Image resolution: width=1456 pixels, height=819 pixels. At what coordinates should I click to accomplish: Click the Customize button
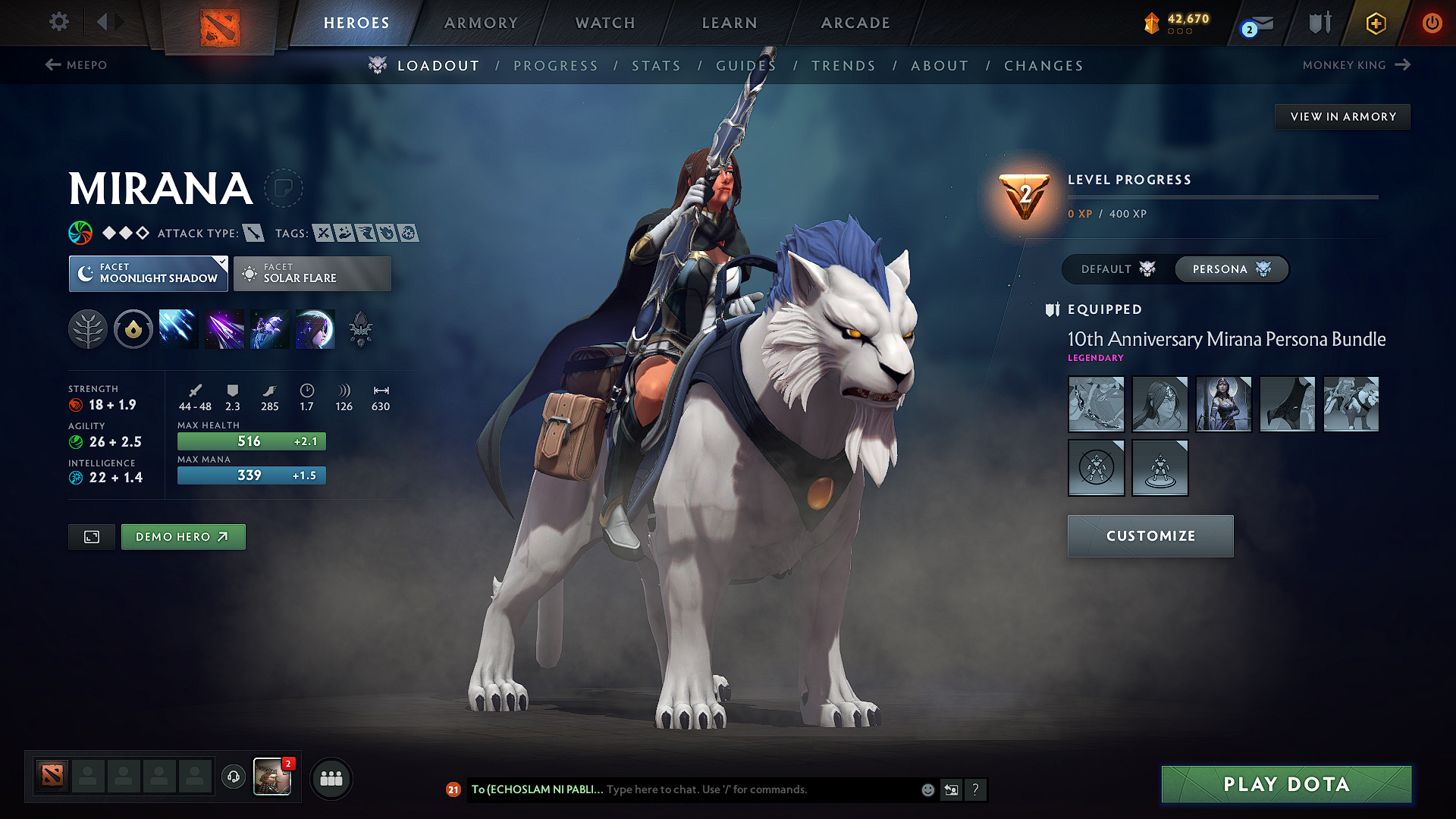pyautogui.click(x=1150, y=536)
